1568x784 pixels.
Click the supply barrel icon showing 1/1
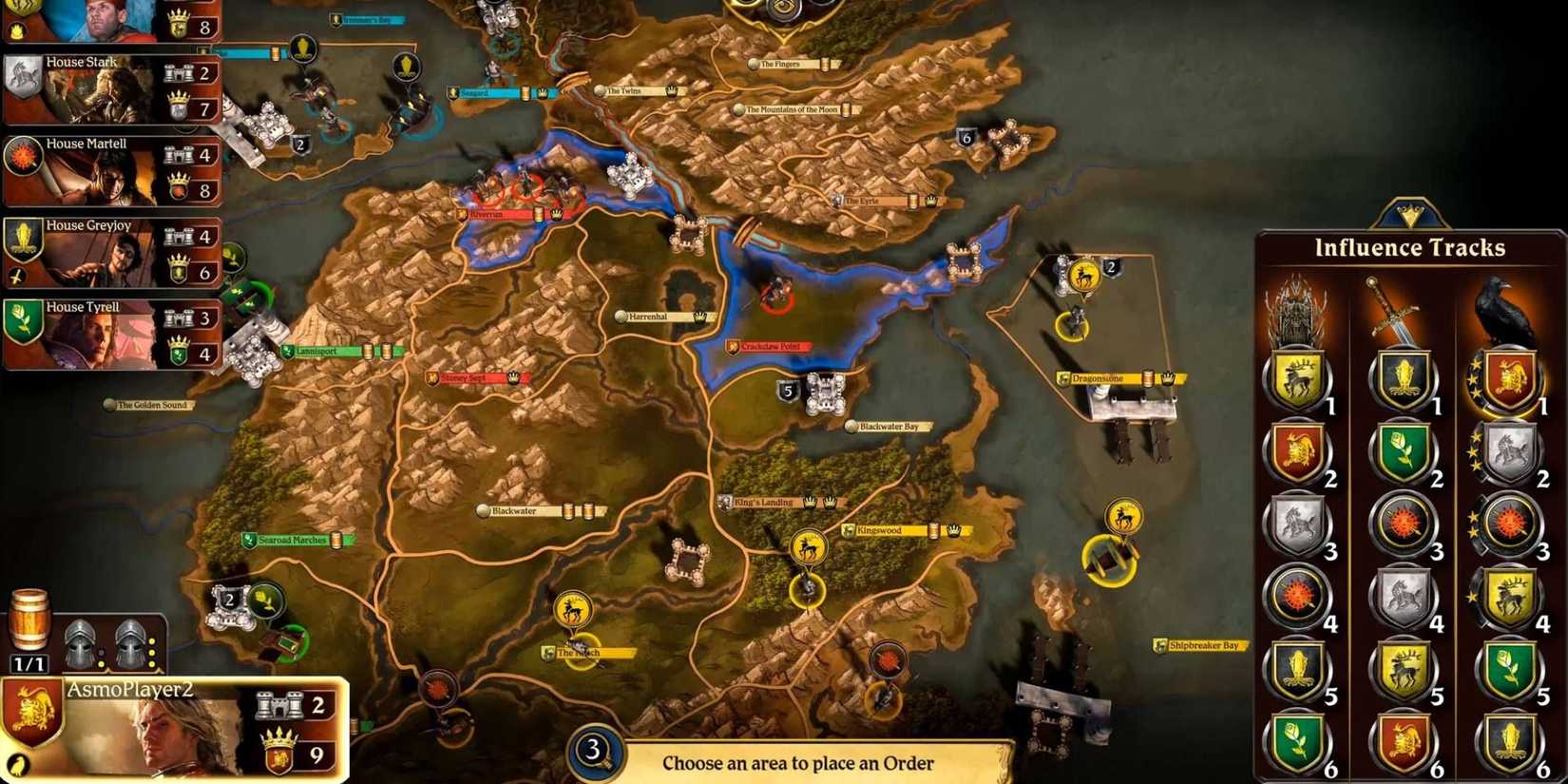pos(31,618)
